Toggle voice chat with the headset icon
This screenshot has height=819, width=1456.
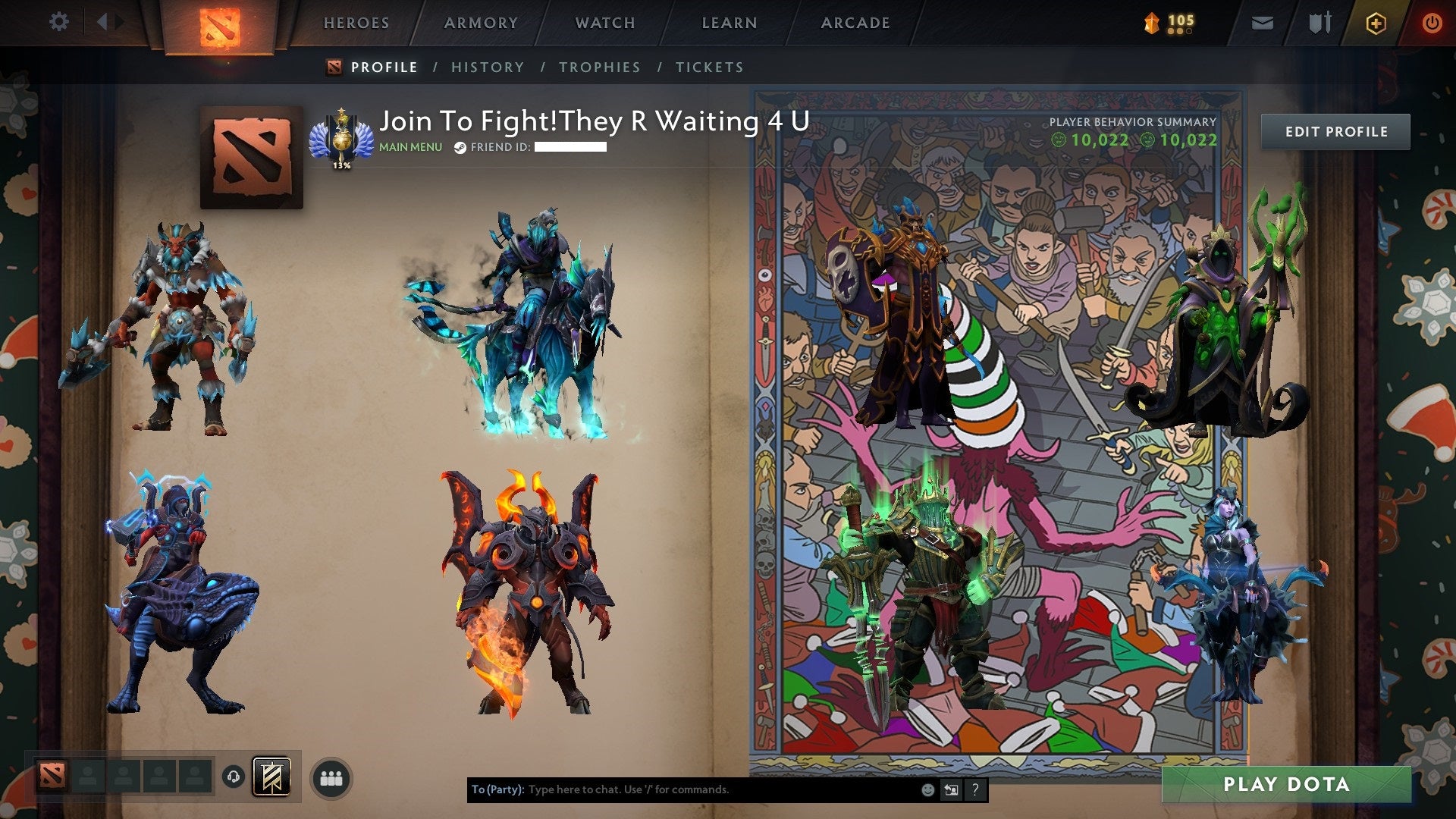click(232, 778)
